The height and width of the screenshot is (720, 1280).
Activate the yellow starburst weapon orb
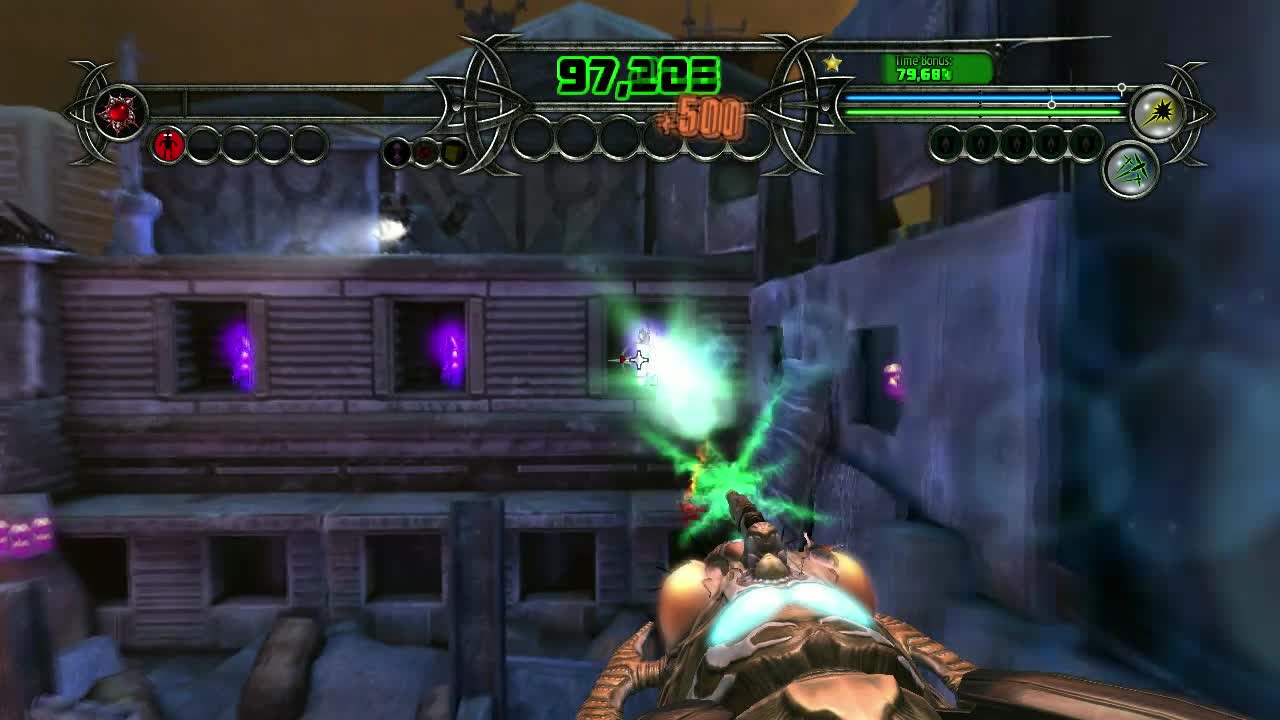click(1158, 113)
